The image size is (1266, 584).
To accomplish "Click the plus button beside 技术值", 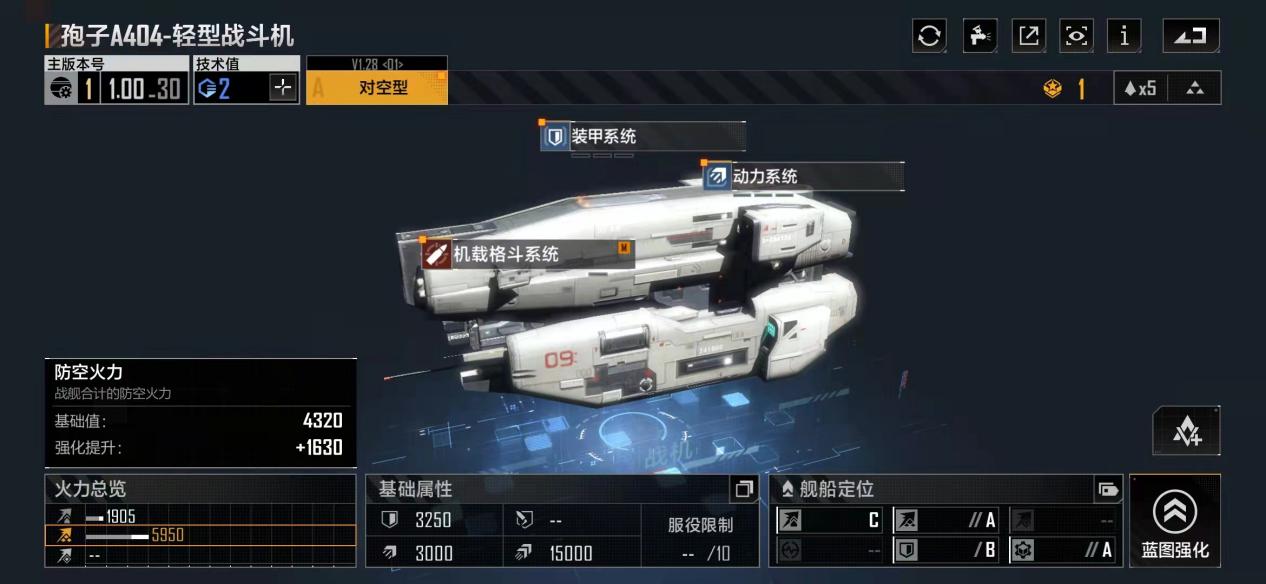I will [x=284, y=88].
